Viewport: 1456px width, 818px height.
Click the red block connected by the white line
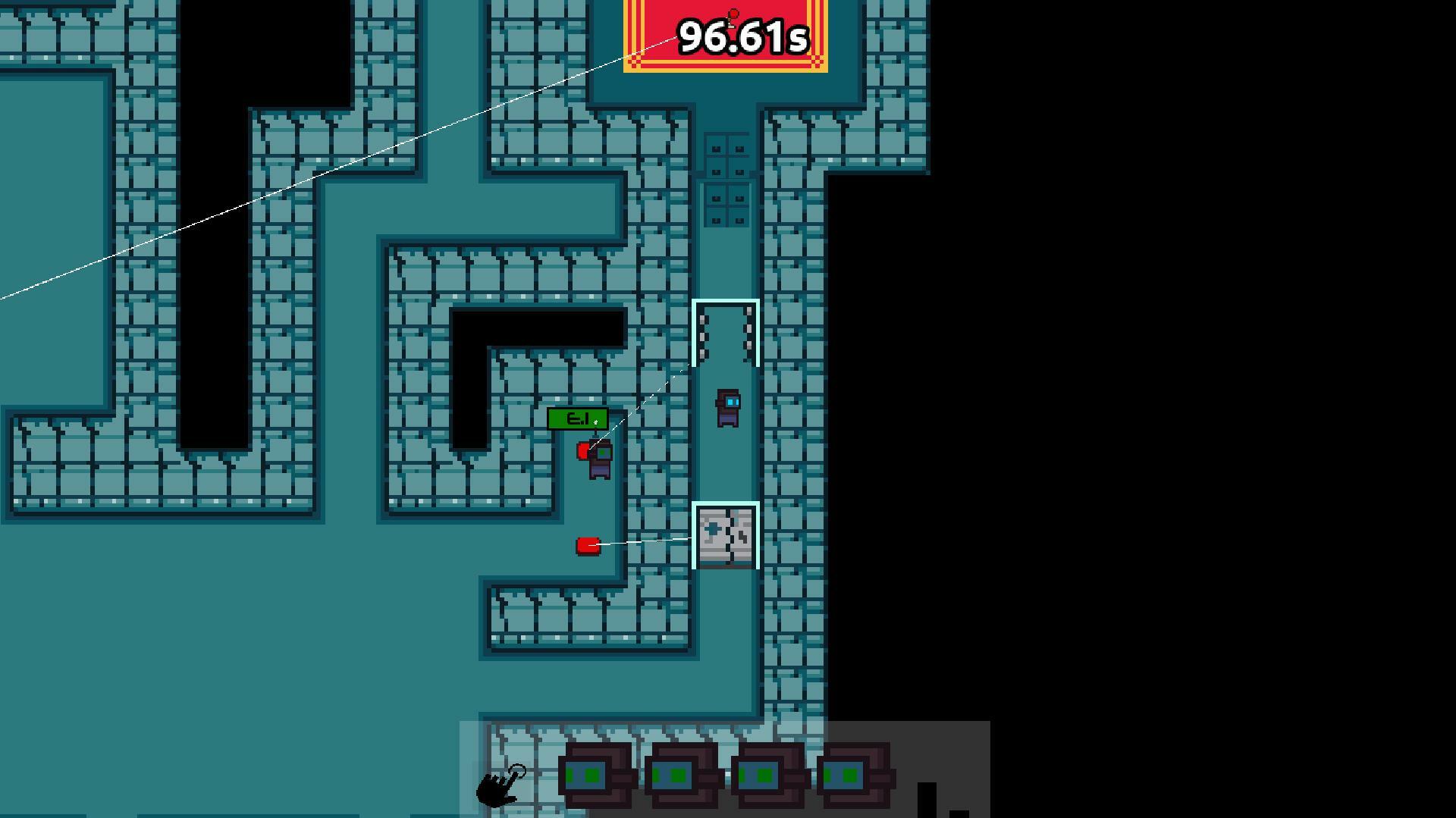click(x=588, y=544)
